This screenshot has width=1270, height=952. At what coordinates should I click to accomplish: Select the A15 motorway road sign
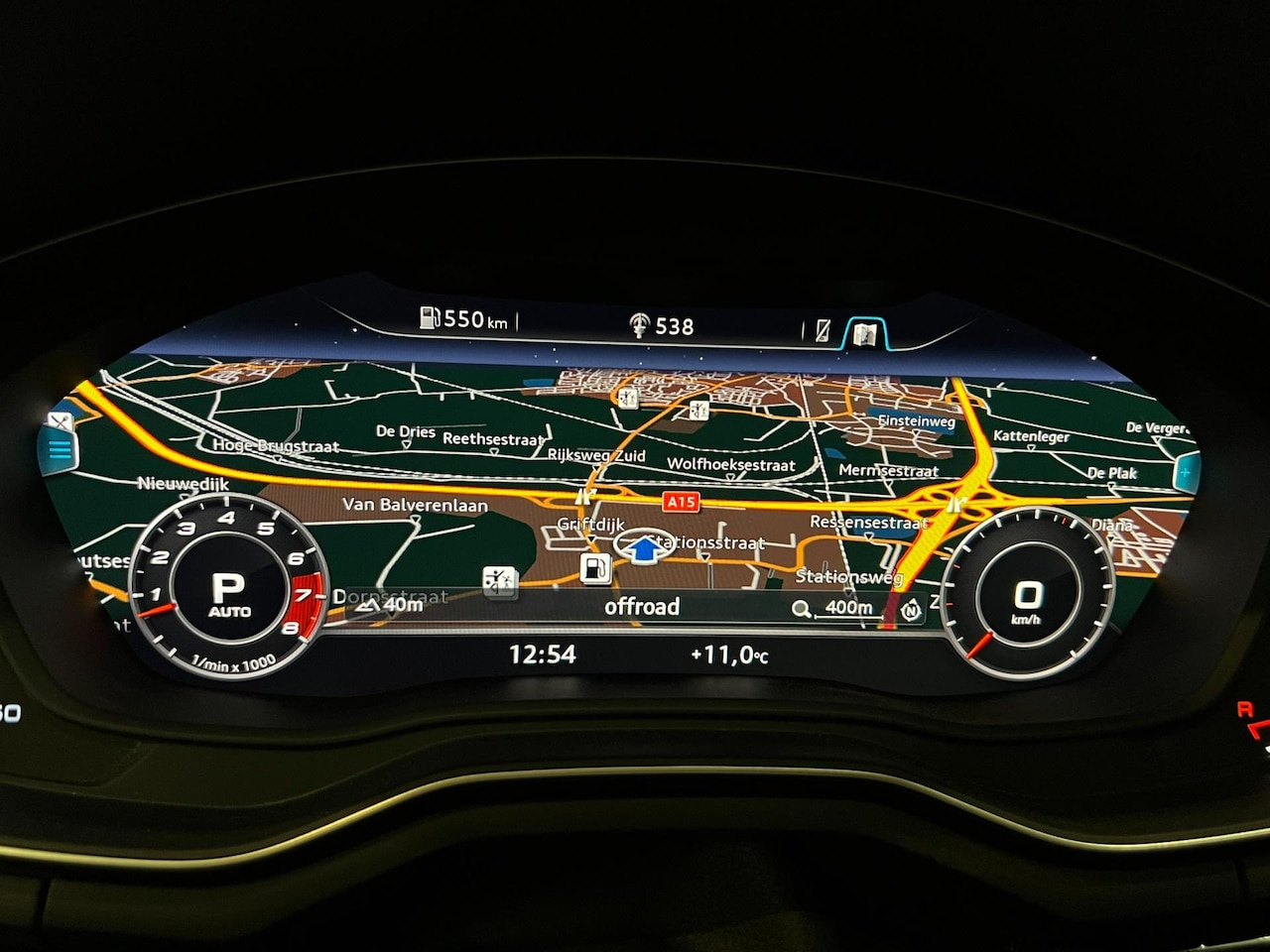point(682,502)
